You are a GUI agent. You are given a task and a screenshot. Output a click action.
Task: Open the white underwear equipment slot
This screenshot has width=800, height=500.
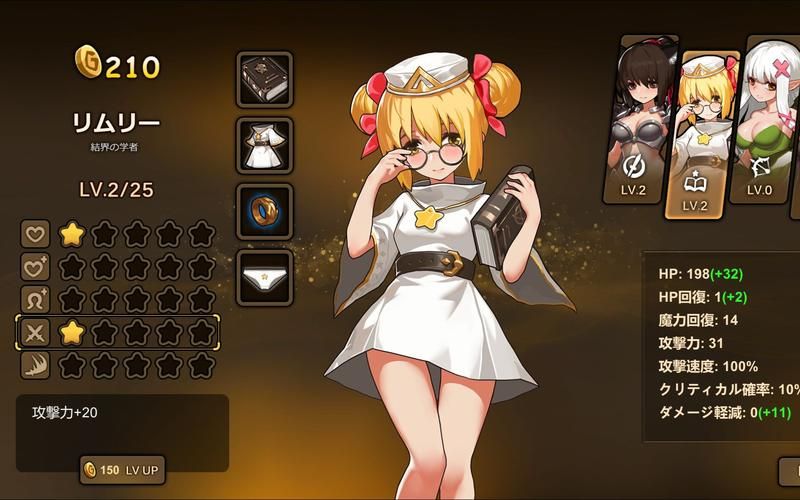click(265, 277)
